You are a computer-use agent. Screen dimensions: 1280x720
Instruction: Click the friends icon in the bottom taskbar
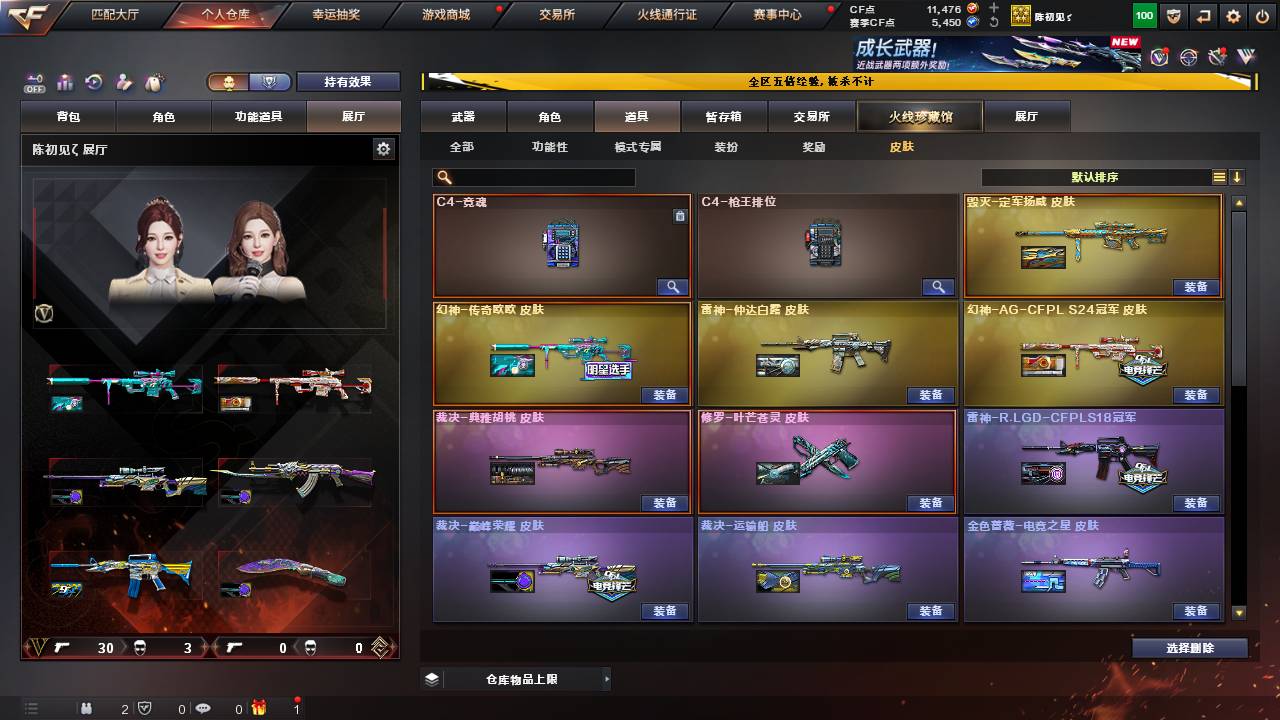86,709
